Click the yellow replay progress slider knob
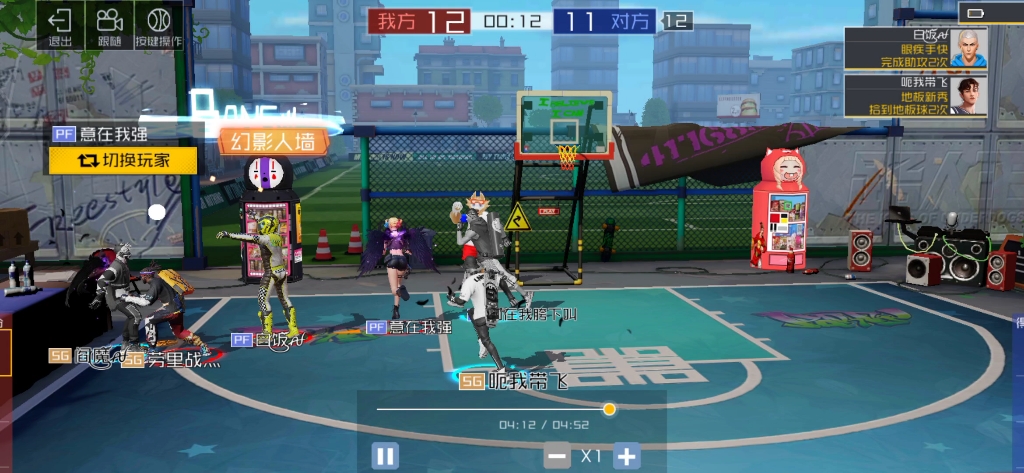This screenshot has width=1024, height=473. click(609, 409)
